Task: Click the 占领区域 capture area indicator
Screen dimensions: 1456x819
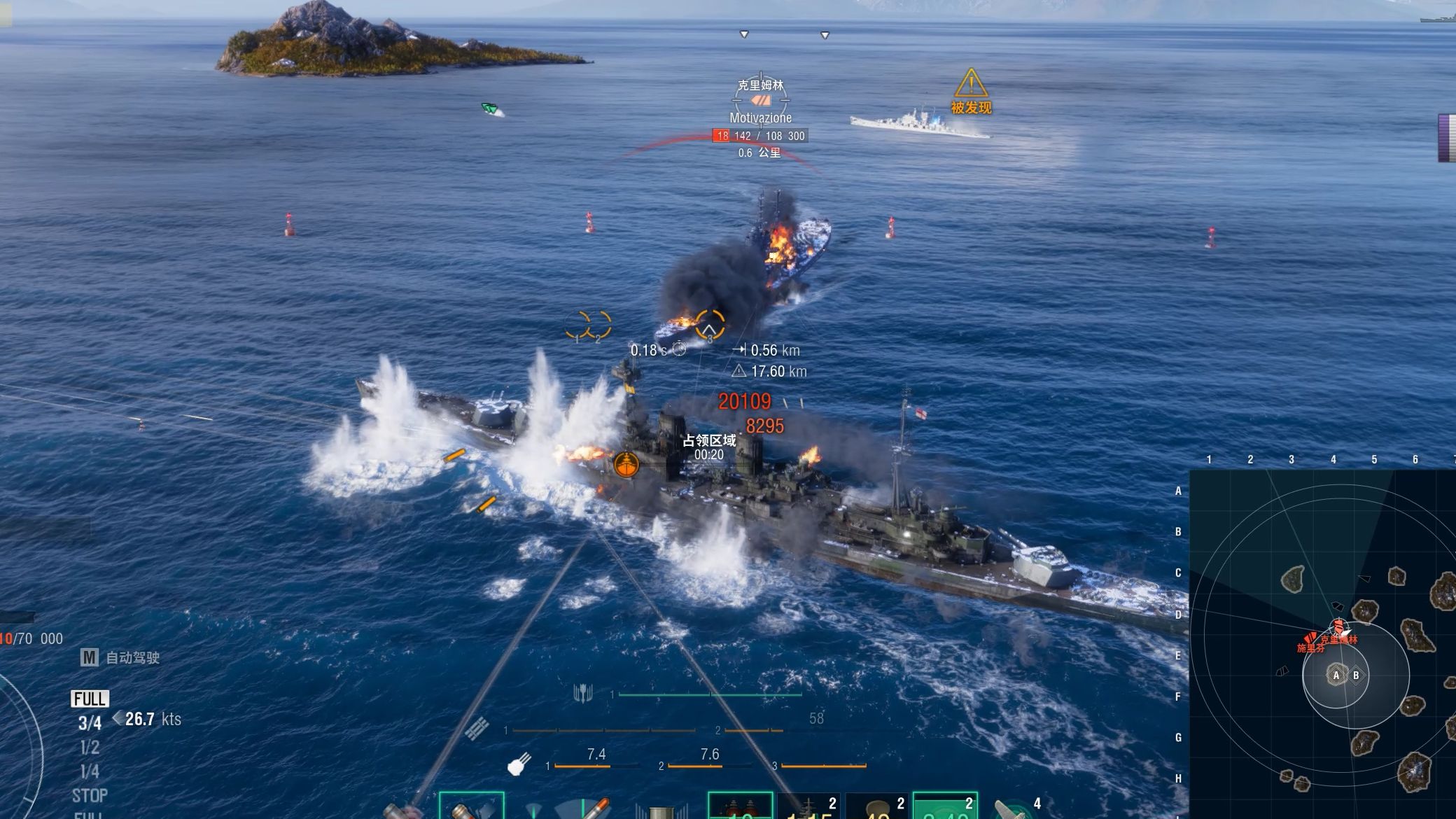Action: point(709,447)
